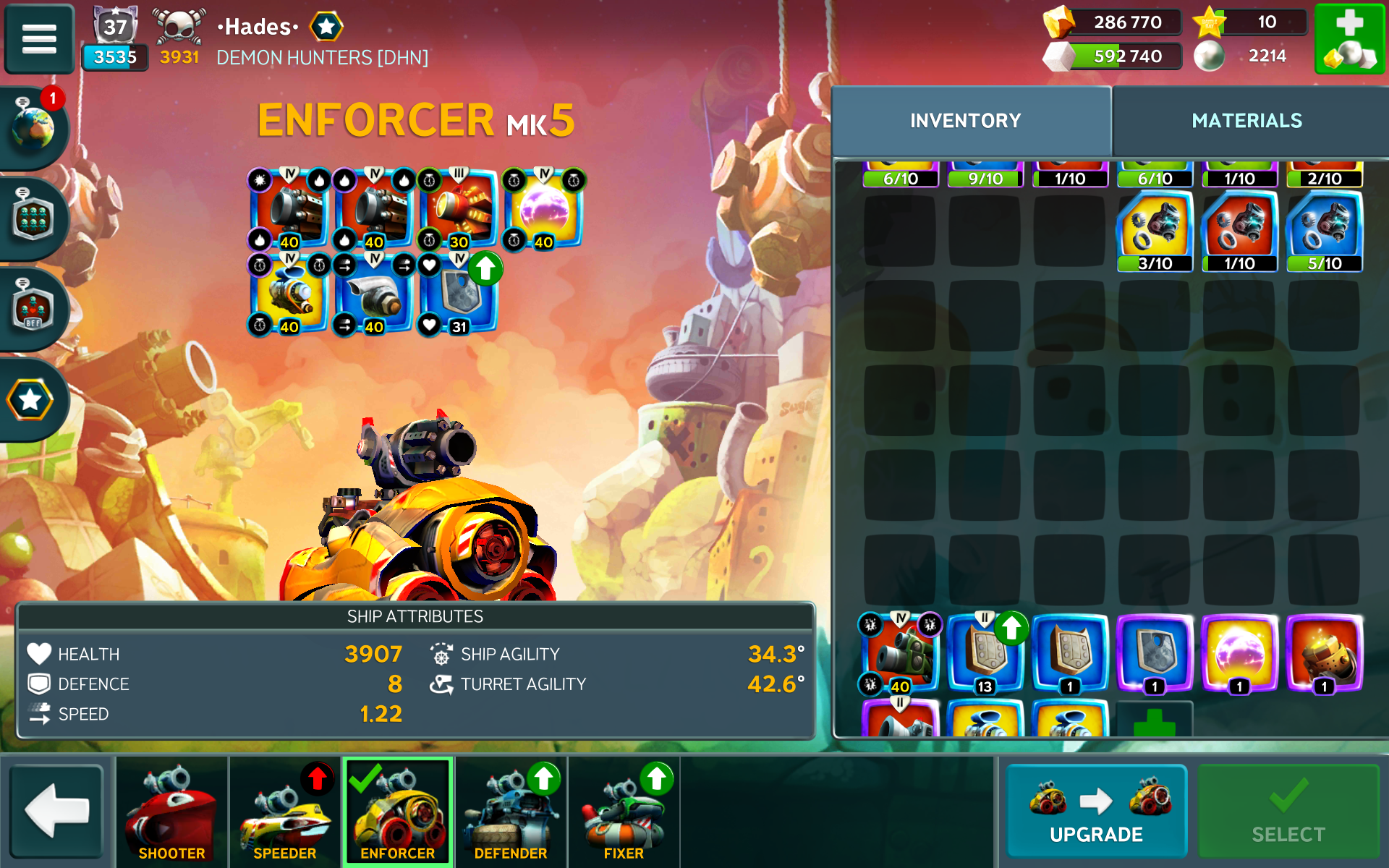Switch to the Materials tab
This screenshot has width=1389, height=868.
1246,121
